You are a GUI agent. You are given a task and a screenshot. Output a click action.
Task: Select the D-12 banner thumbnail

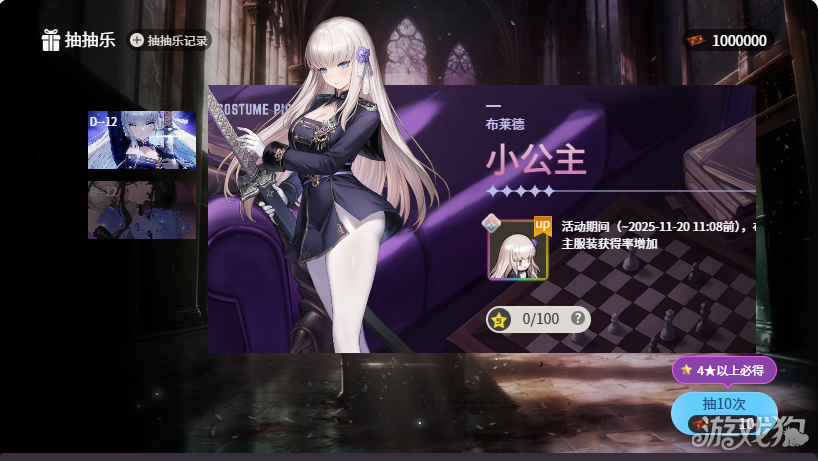point(141,140)
